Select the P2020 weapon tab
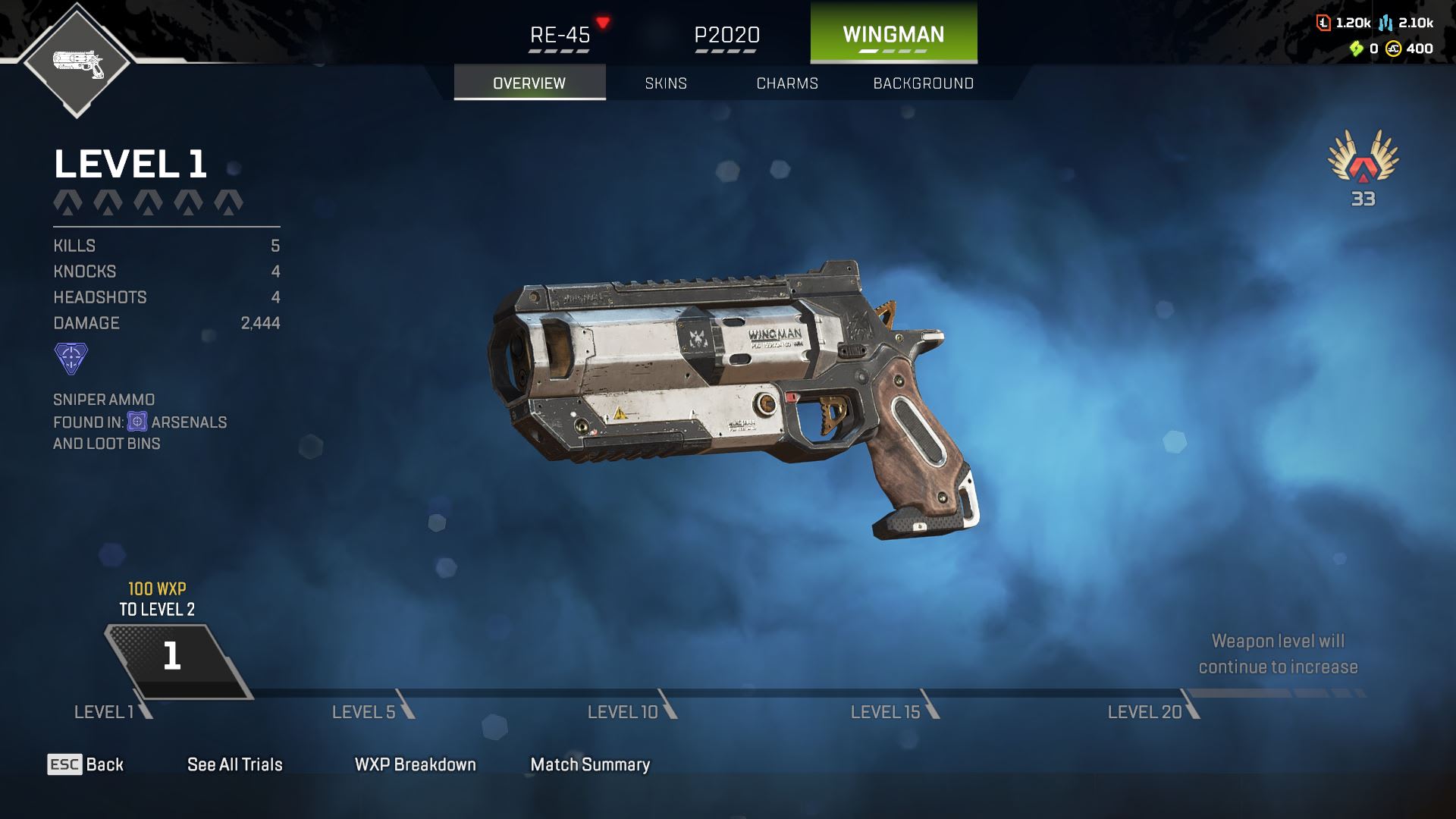This screenshot has width=1456, height=819. point(726,35)
